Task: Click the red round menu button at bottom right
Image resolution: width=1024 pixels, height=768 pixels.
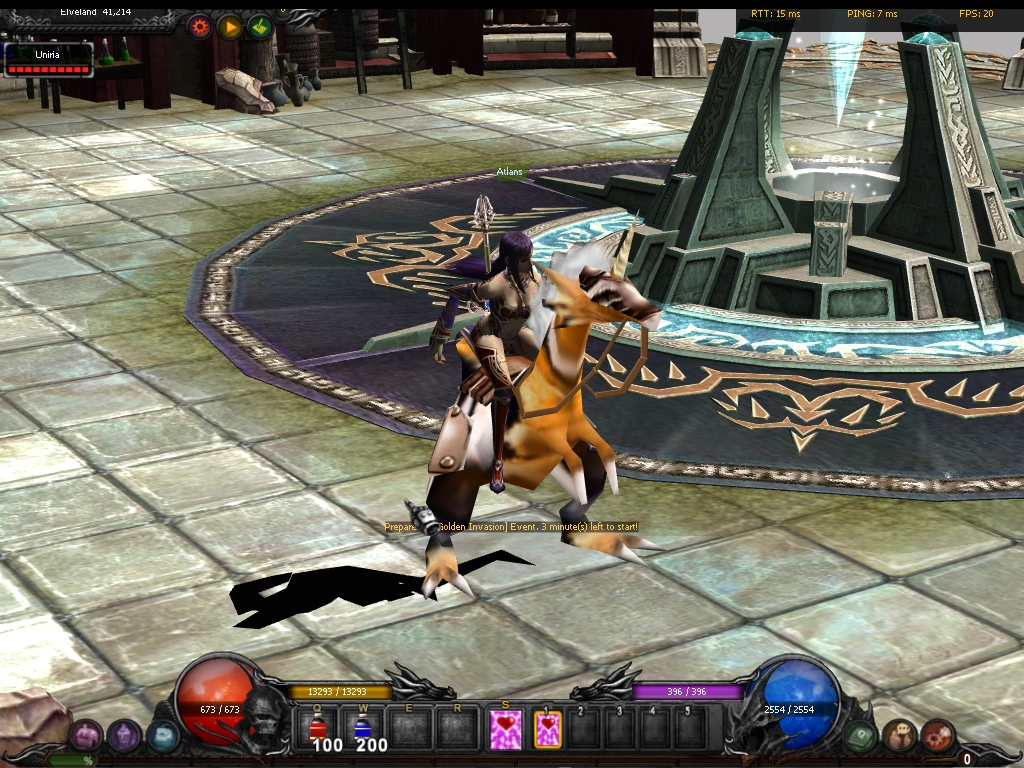Action: 937,736
